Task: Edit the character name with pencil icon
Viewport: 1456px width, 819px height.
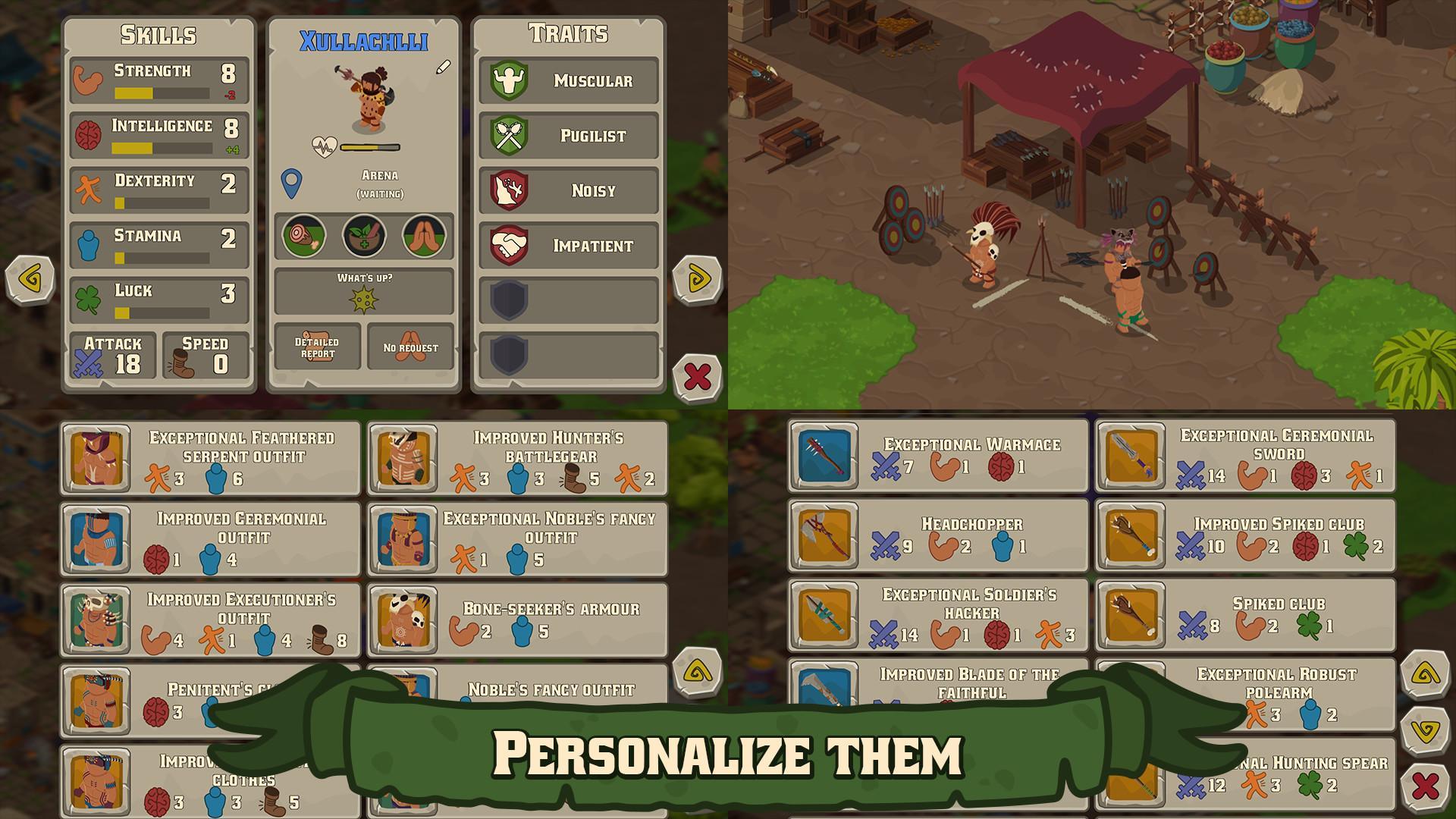Action: (x=443, y=67)
